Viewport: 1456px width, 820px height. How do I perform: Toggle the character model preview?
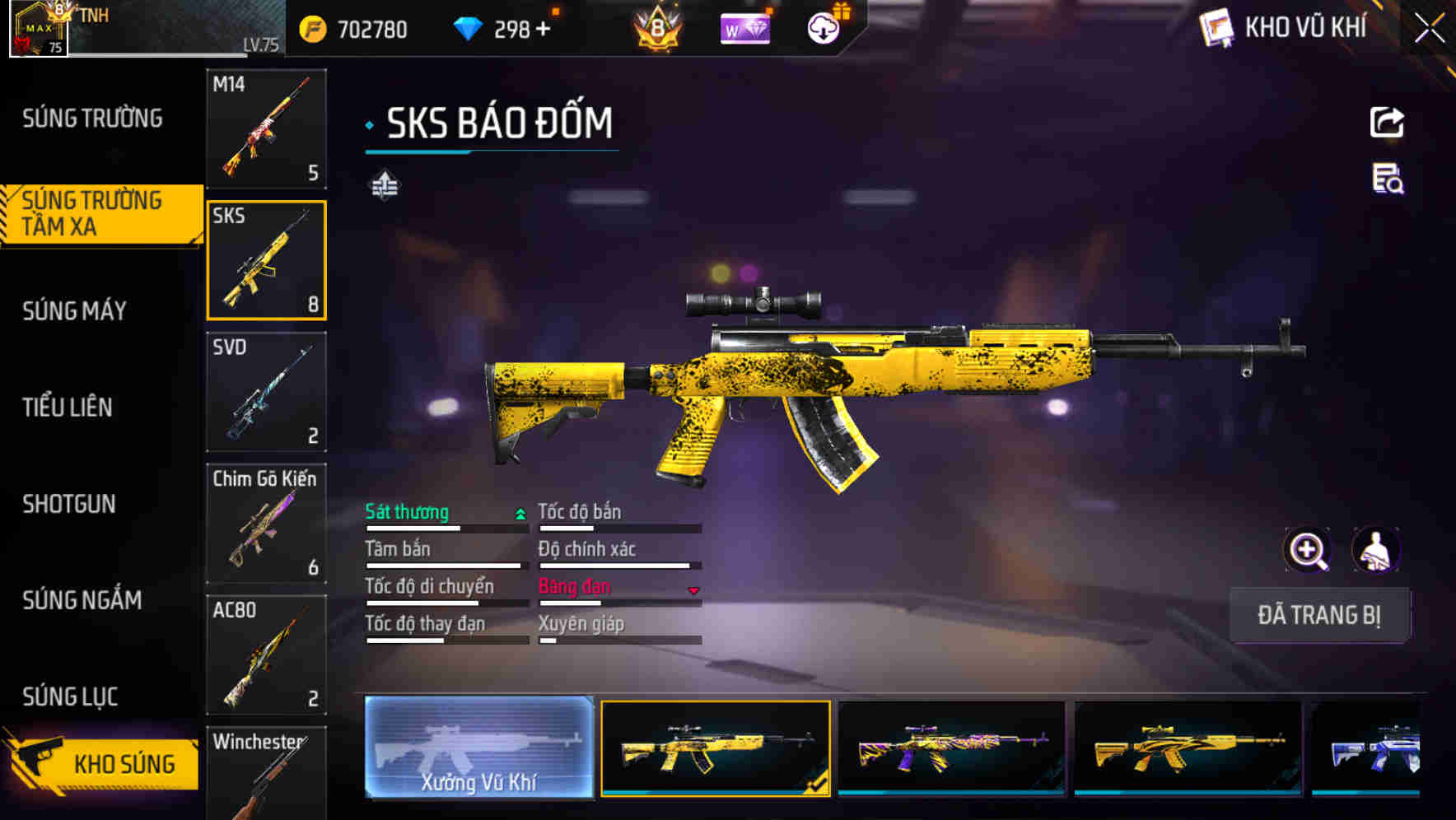(x=1377, y=550)
